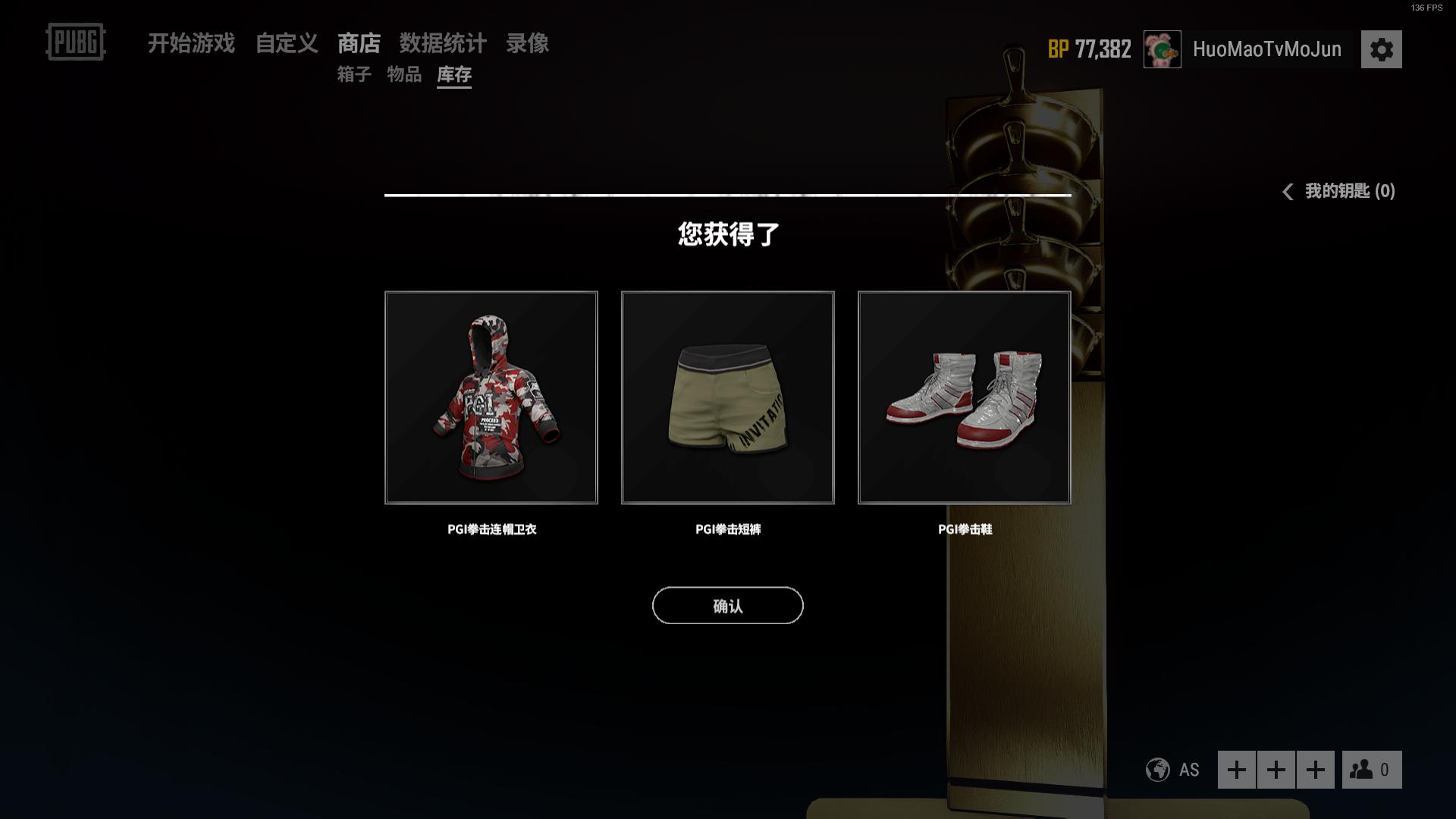The width and height of the screenshot is (1456, 819).
Task: Click the player name HuoMaoTvMoJun
Action: point(1267,49)
